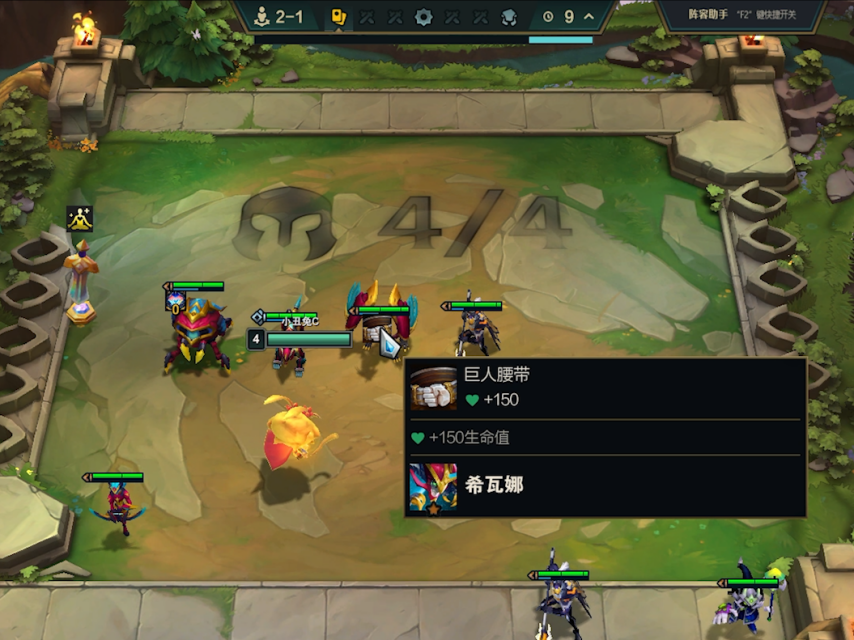Screen dimensions: 854x640
Task: Select the gear-shaped round icon in stage tracker
Action: click(423, 17)
